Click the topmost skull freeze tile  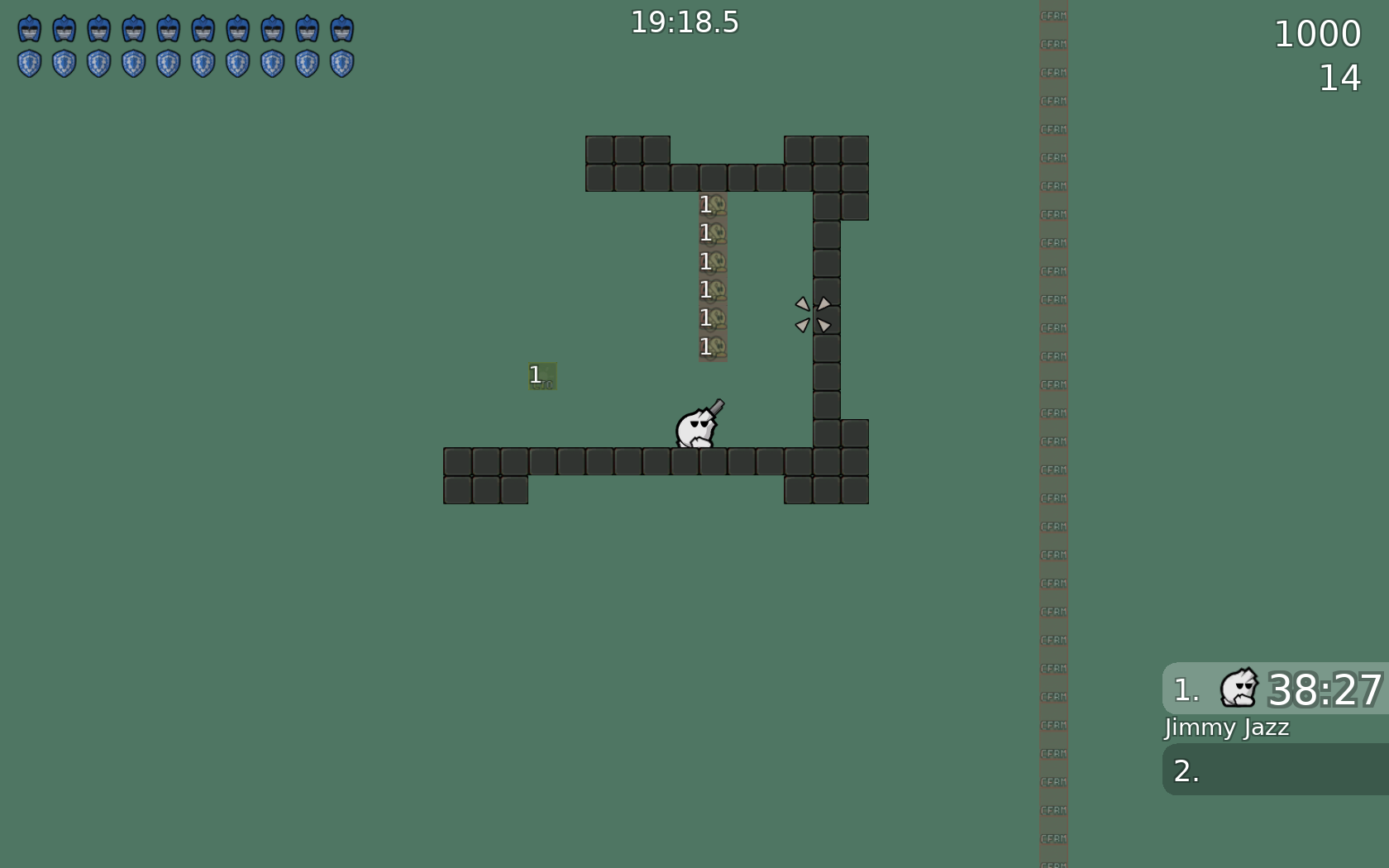713,204
